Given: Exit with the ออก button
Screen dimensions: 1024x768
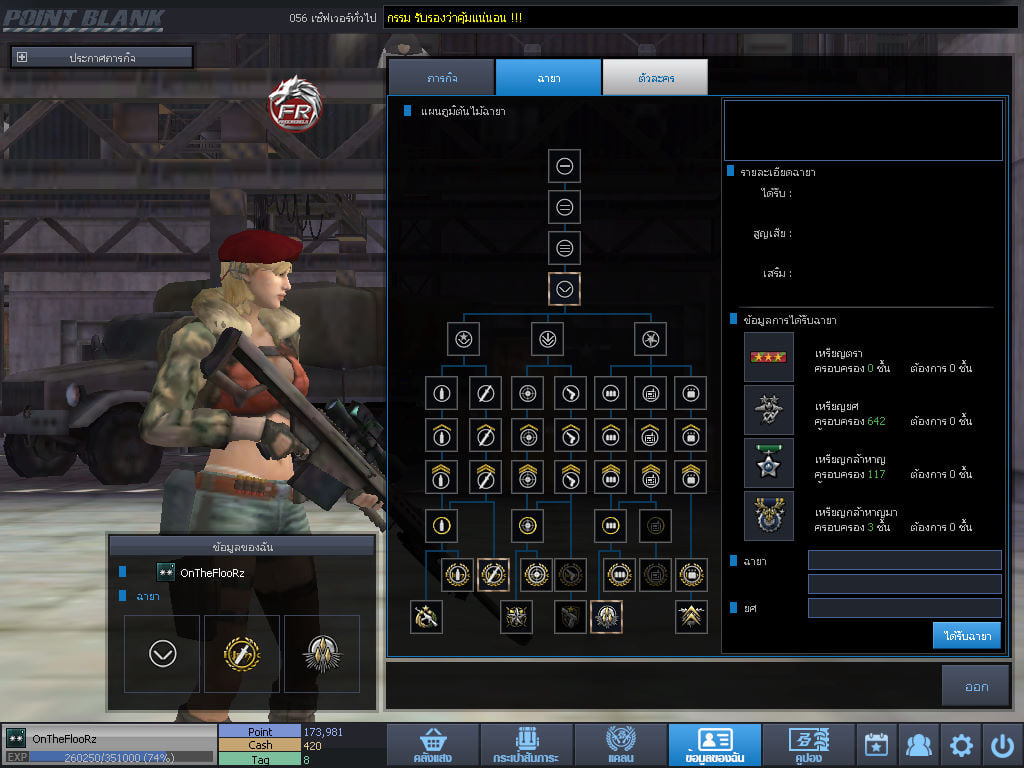Looking at the screenshot, I should tap(976, 687).
